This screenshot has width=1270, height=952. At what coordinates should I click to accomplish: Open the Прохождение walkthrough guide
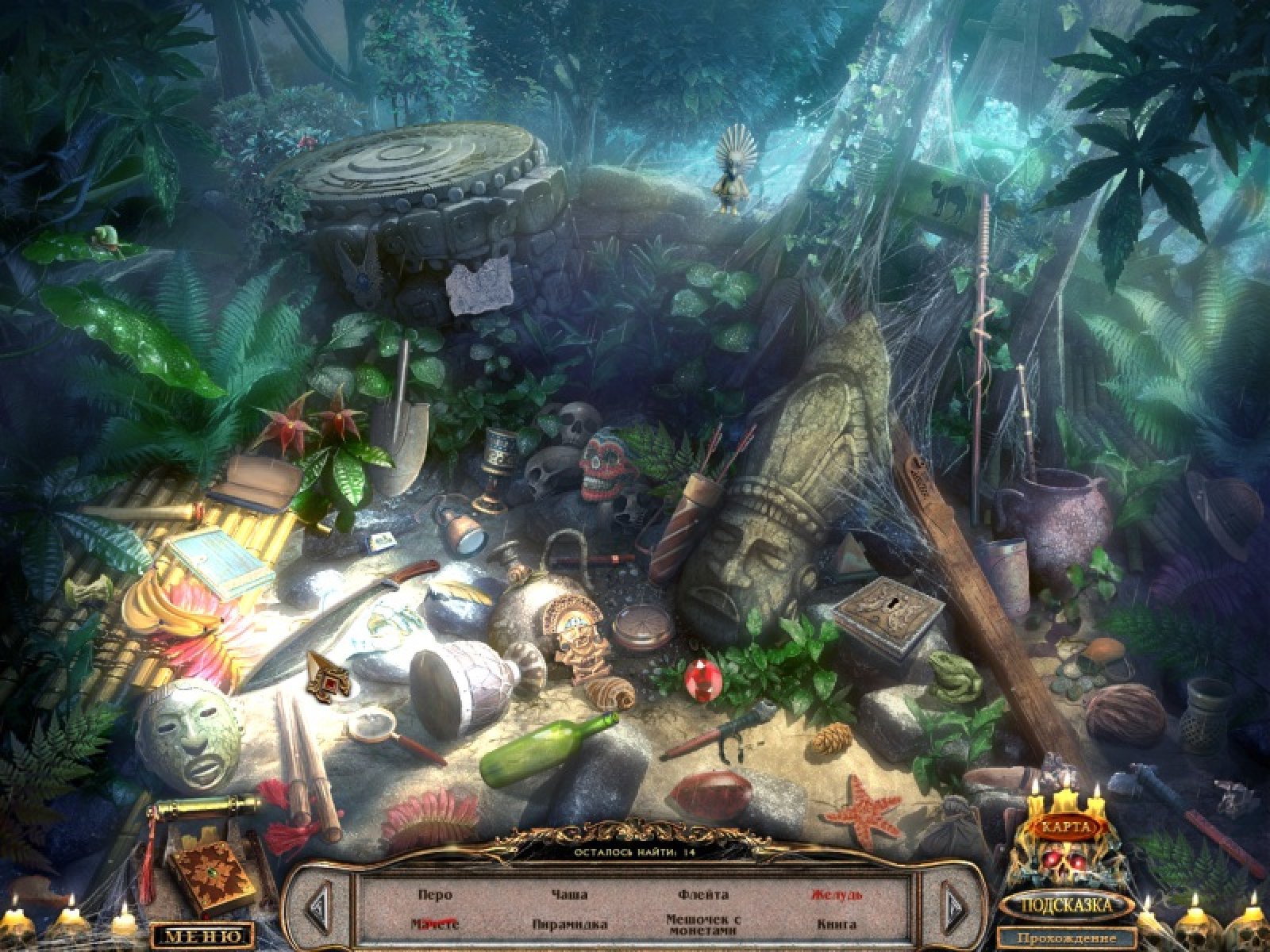coord(1067,939)
